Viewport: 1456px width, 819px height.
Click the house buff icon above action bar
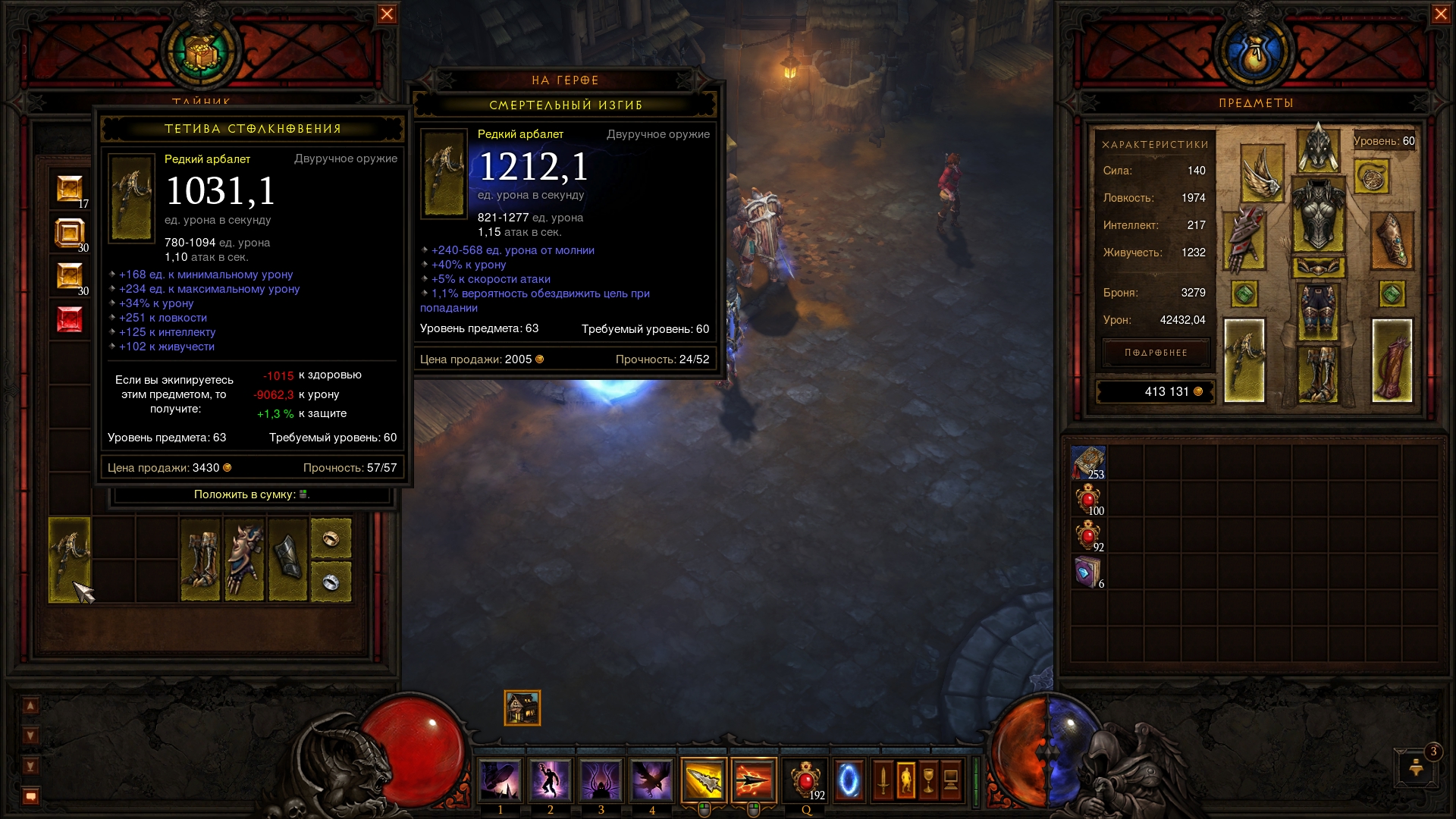522,708
